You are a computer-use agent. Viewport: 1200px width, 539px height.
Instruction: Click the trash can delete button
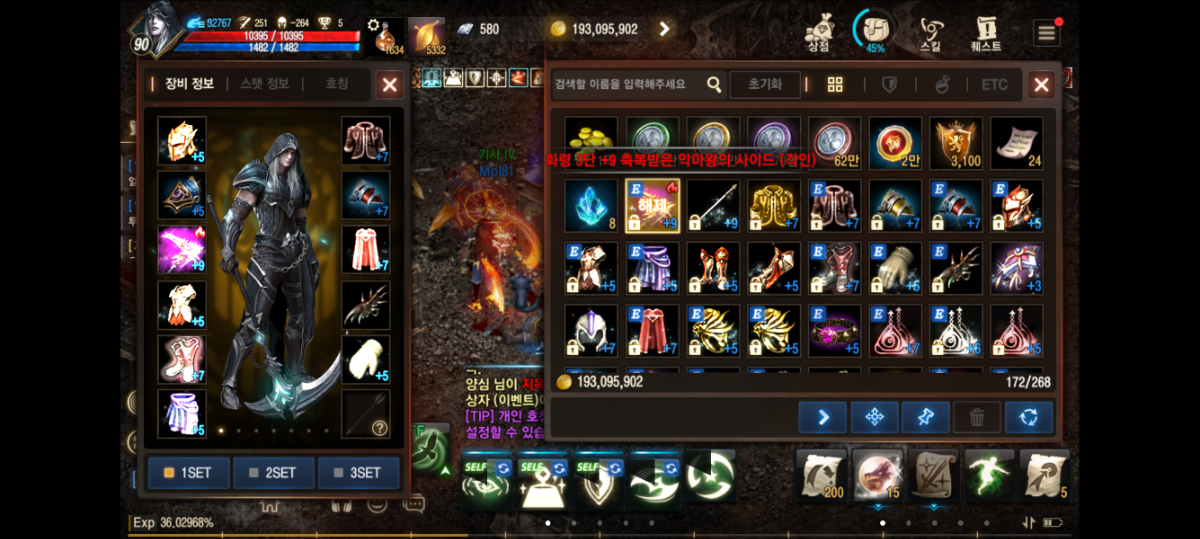(x=977, y=417)
